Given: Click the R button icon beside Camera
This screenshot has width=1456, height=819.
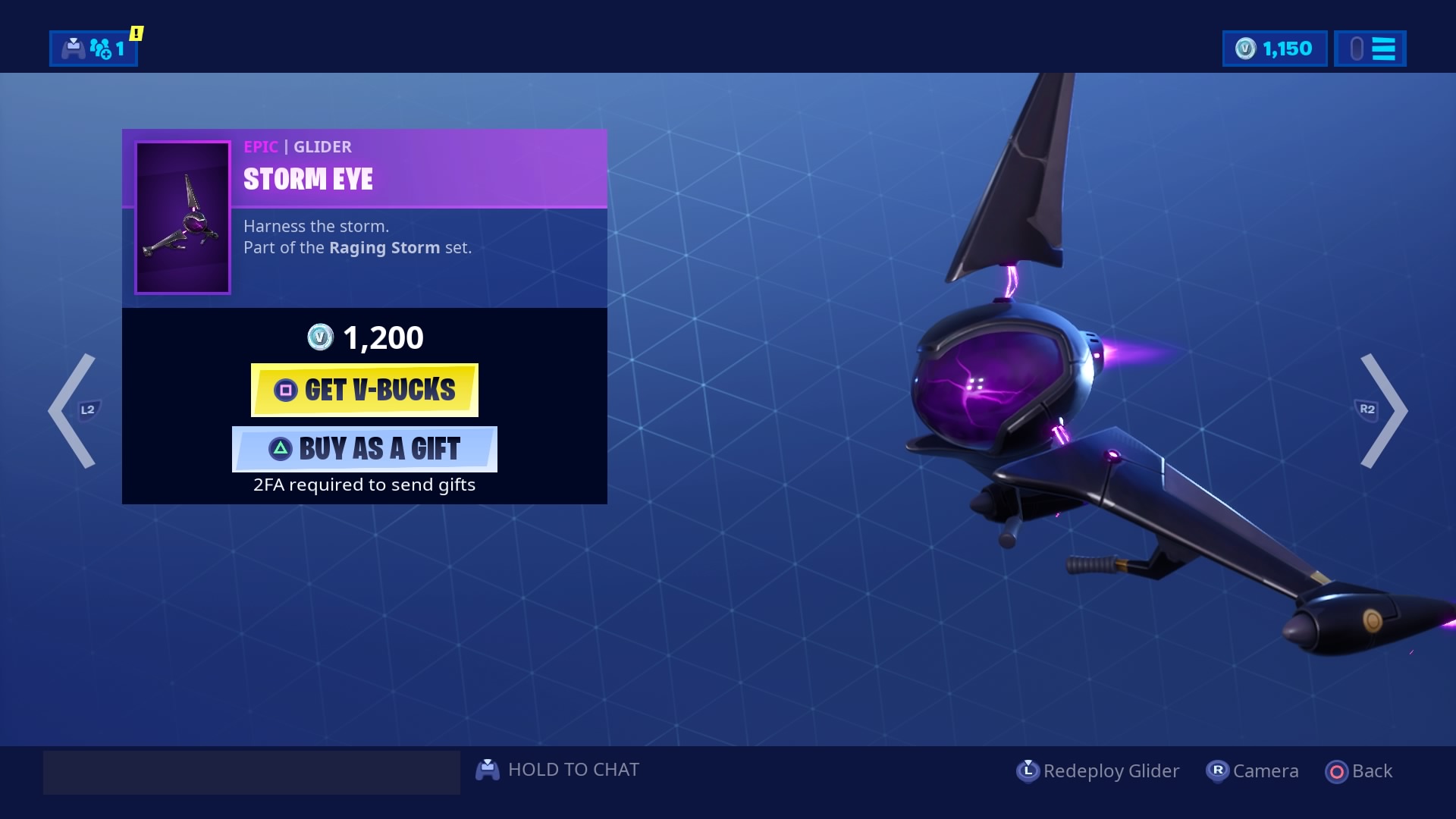Looking at the screenshot, I should coord(1217,770).
